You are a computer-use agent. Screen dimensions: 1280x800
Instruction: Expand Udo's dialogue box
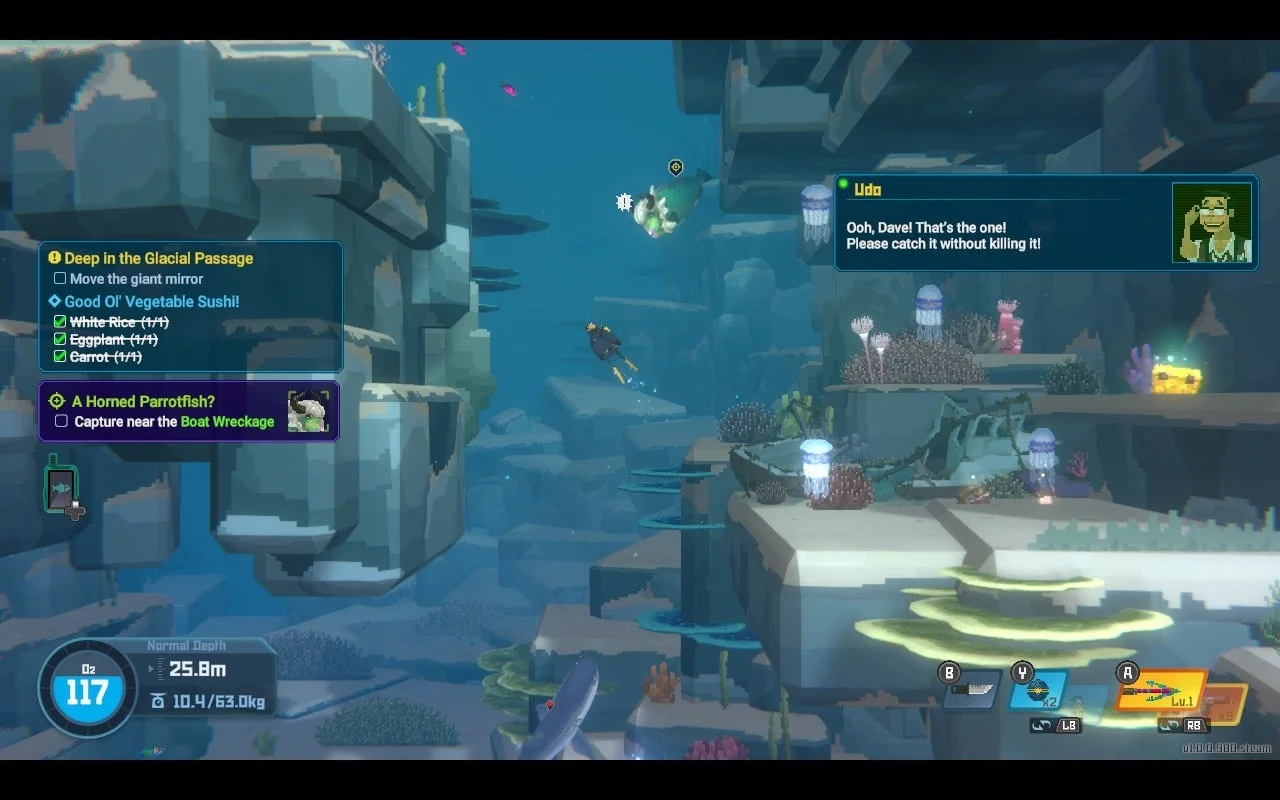1046,221
